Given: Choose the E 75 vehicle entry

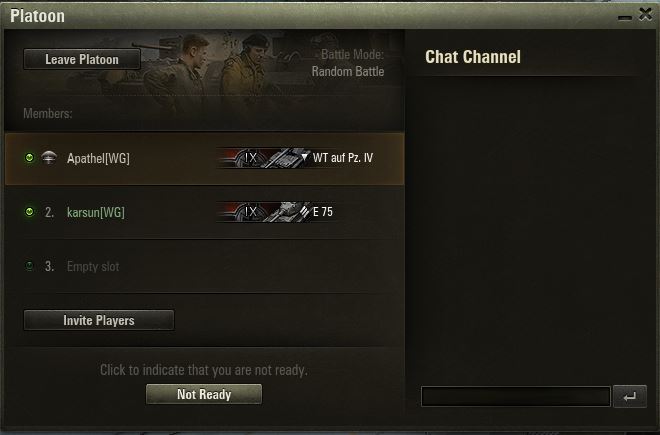Looking at the screenshot, I should [276, 212].
